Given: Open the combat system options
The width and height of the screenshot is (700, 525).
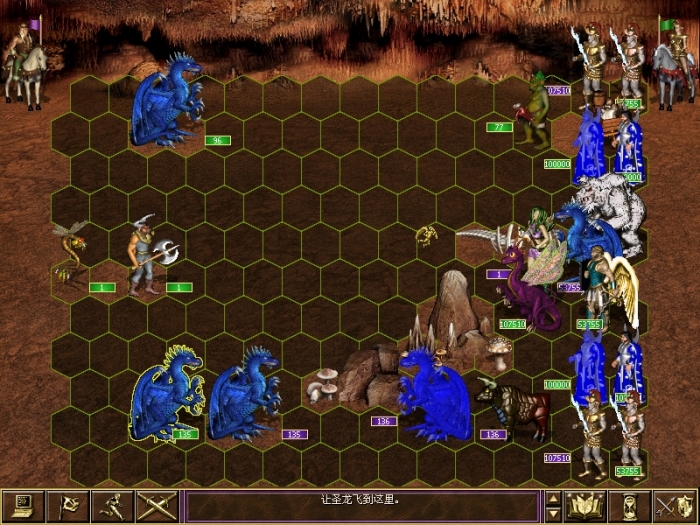Looking at the screenshot, I should pyautogui.click(x=23, y=507).
